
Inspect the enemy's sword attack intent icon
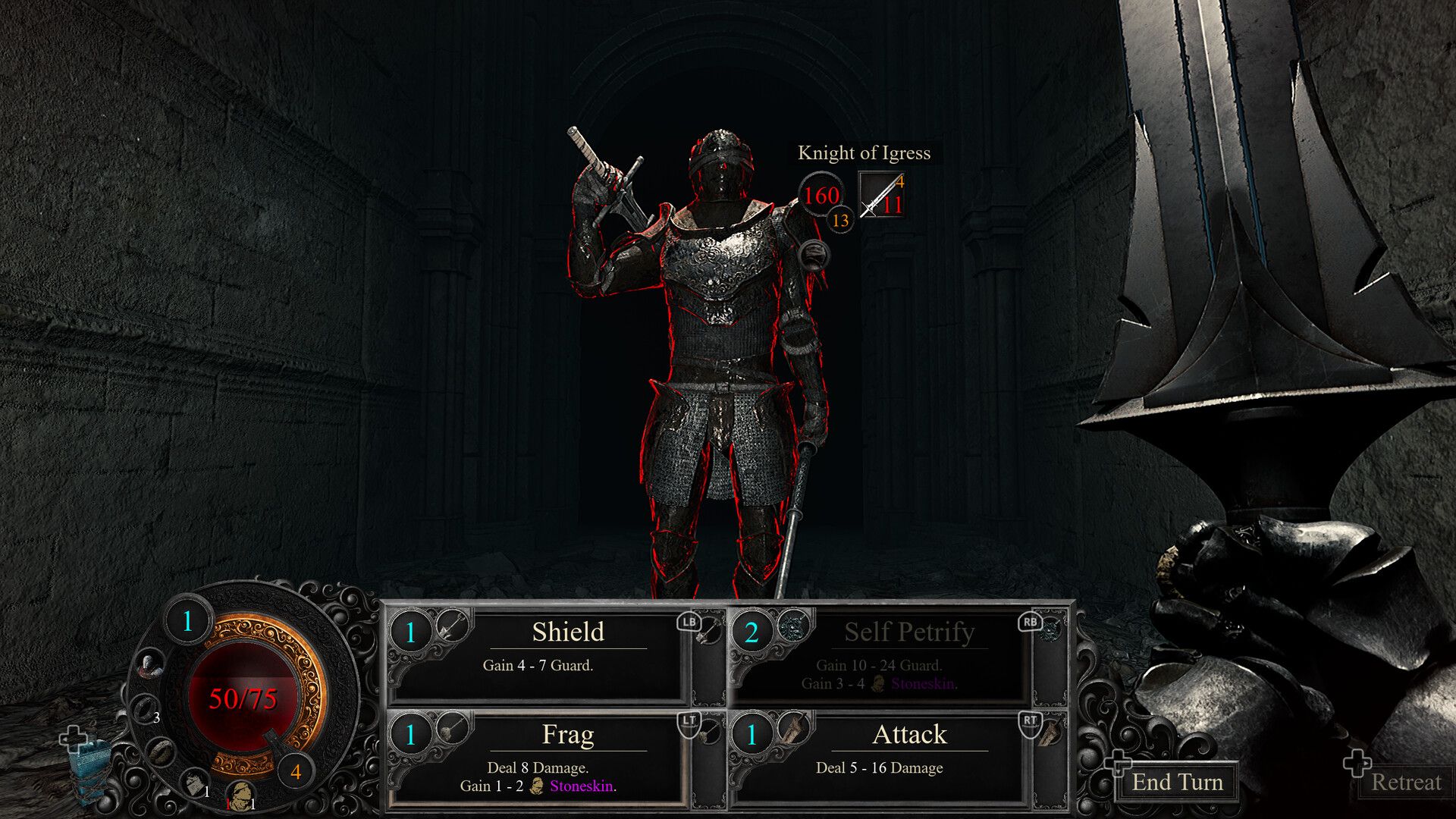click(x=881, y=195)
